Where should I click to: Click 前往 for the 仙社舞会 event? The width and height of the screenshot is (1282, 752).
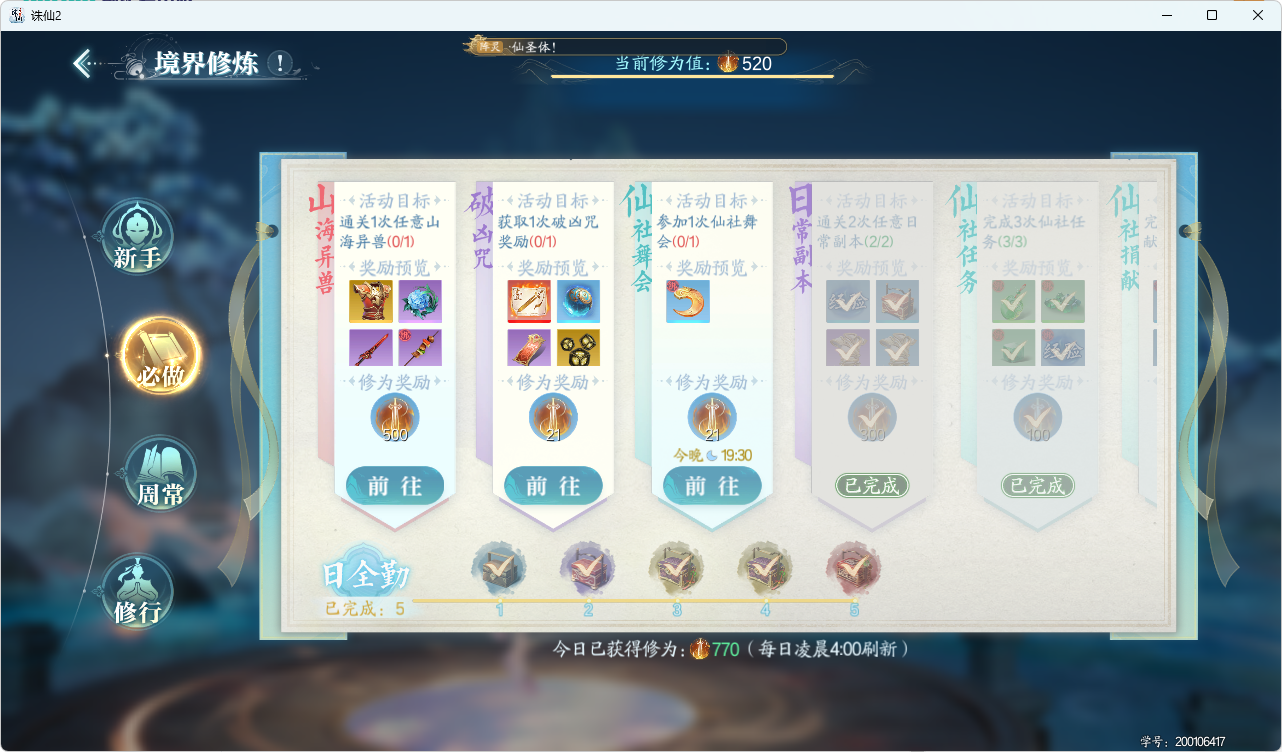tap(711, 484)
